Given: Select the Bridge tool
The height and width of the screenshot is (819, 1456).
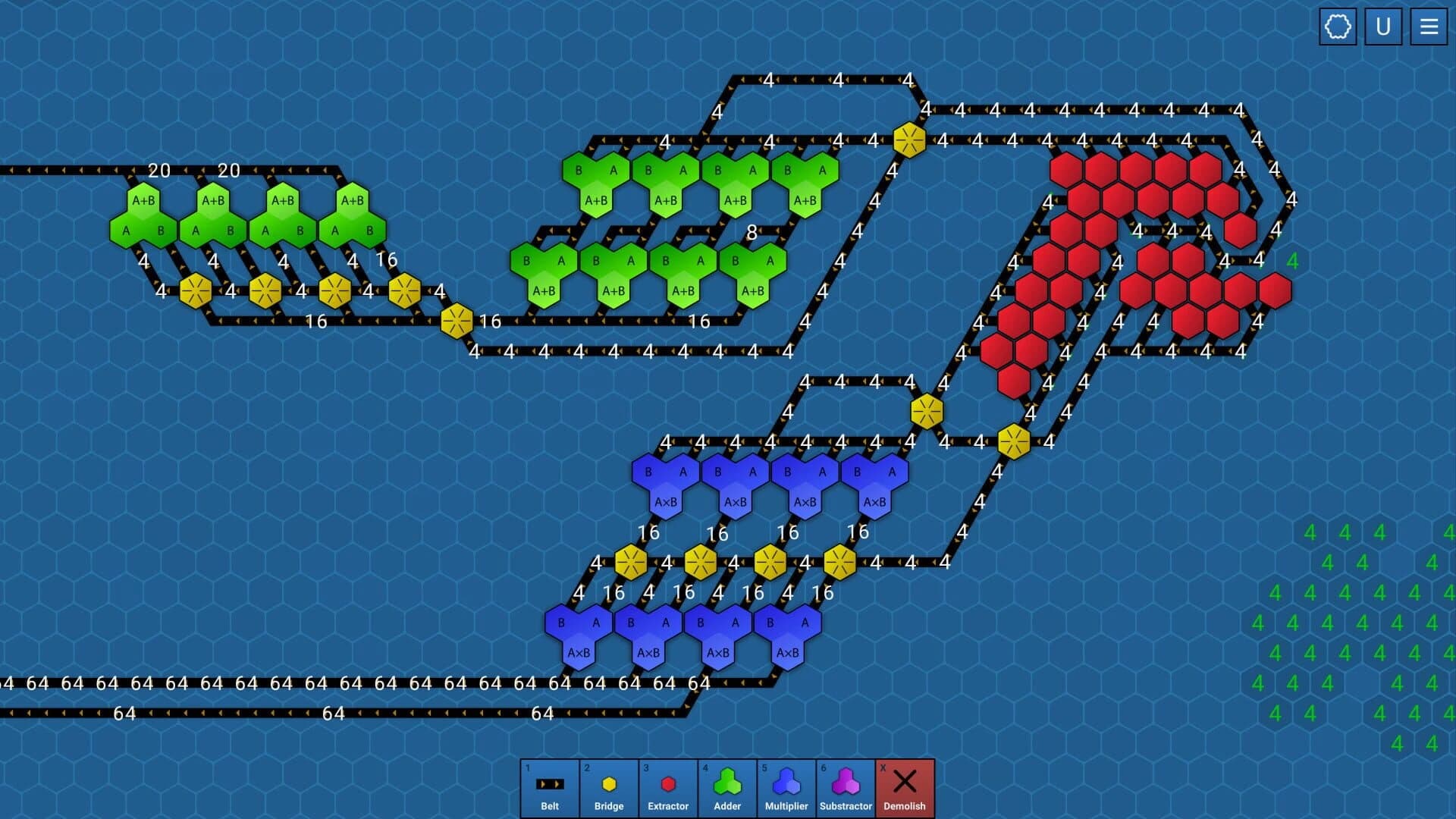Looking at the screenshot, I should pyautogui.click(x=608, y=787).
